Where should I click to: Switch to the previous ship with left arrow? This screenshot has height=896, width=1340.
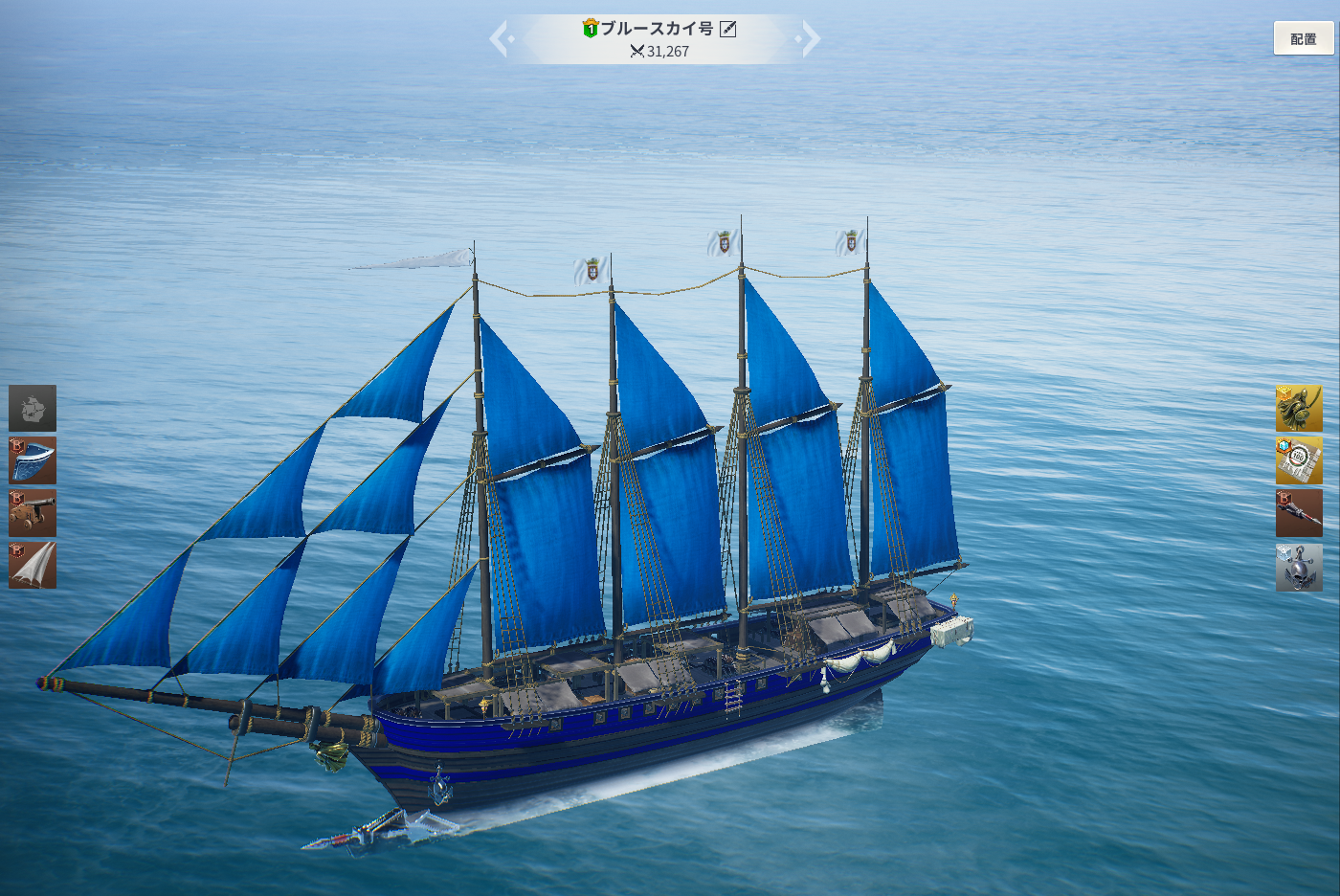click(x=502, y=39)
